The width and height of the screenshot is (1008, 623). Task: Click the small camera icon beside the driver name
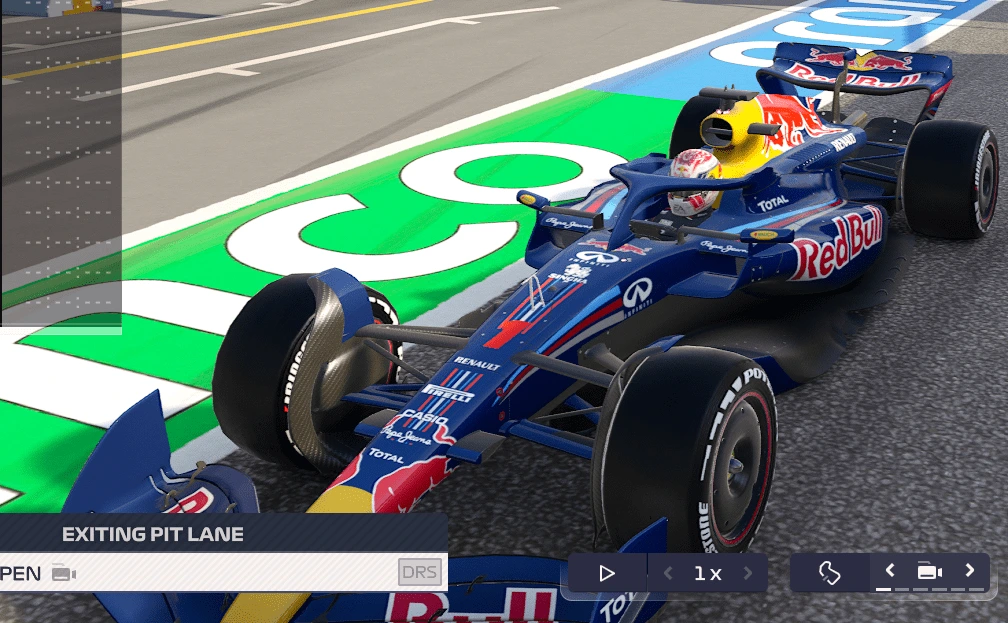click(x=64, y=573)
